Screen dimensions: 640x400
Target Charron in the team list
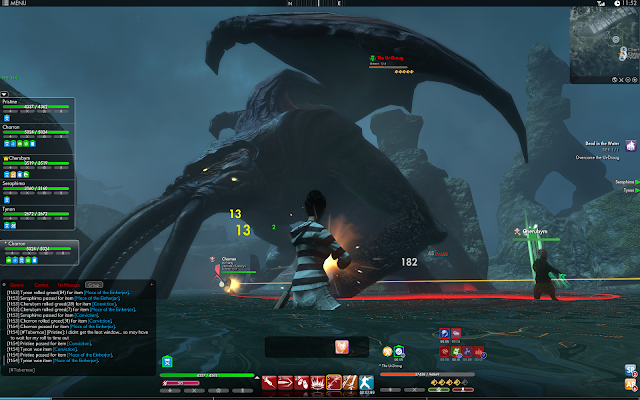pyautogui.click(x=39, y=132)
